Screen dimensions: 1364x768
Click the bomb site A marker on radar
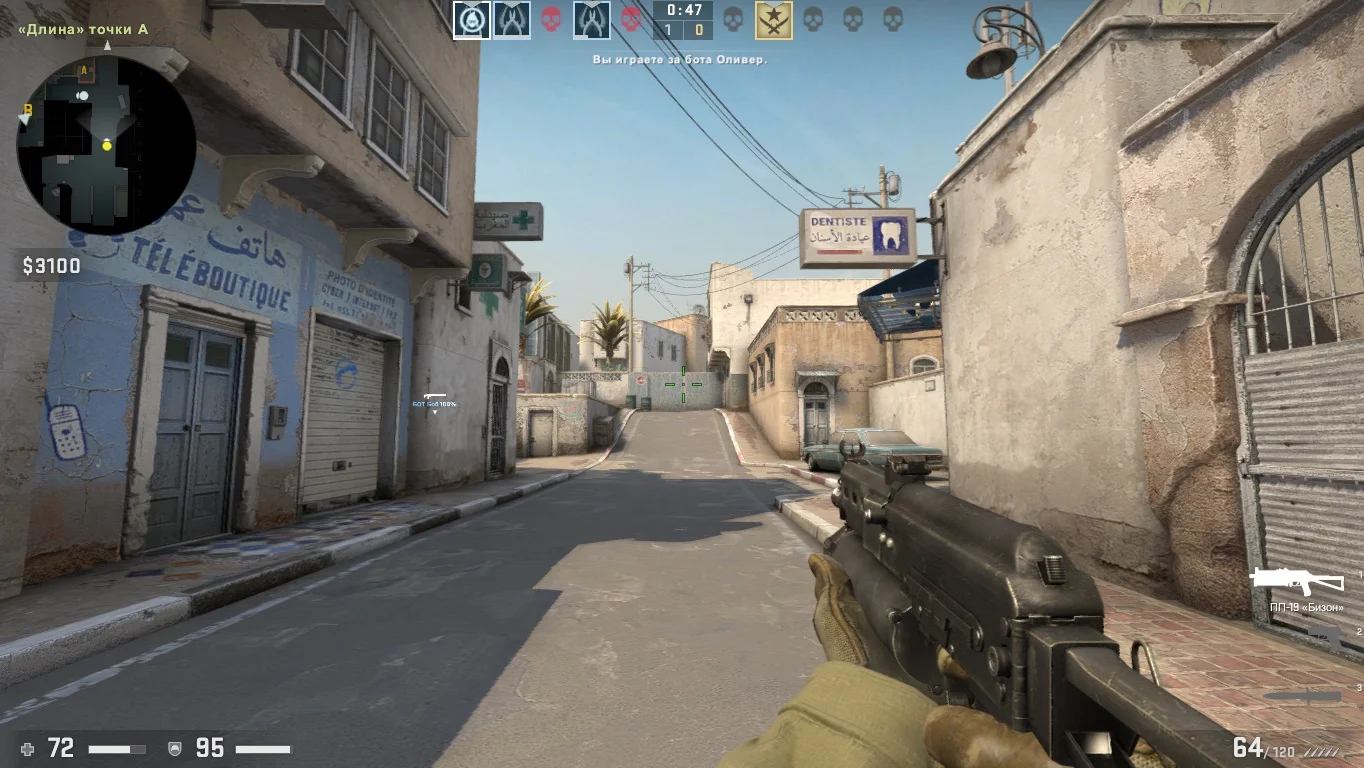85,70
